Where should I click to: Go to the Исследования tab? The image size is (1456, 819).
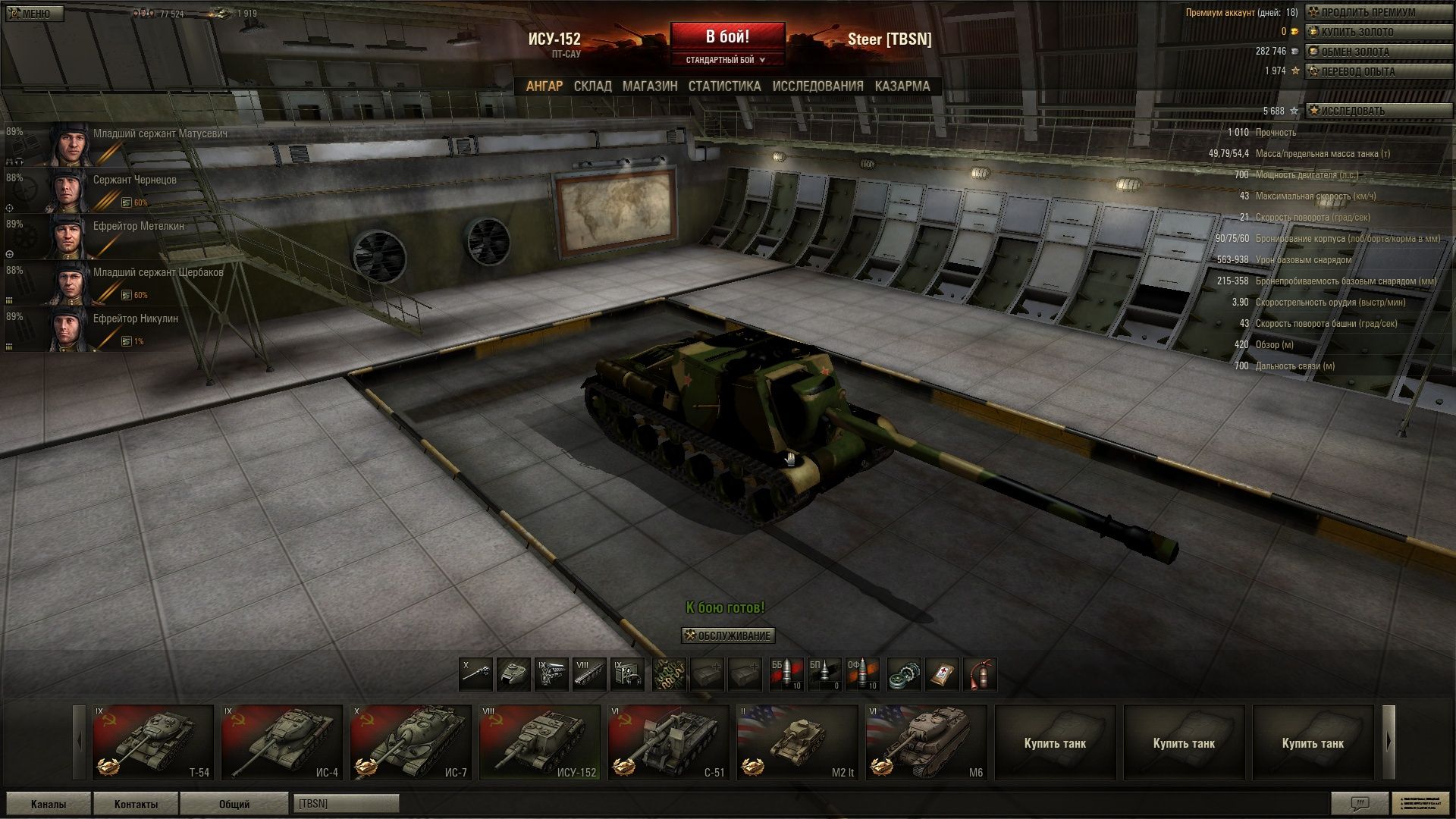(817, 86)
